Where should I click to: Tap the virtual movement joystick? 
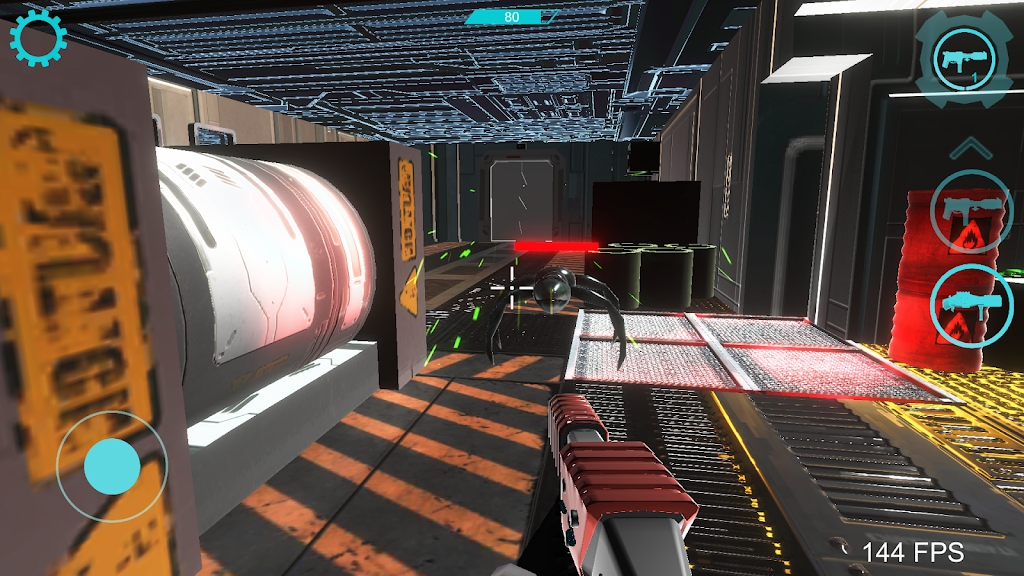point(111,465)
